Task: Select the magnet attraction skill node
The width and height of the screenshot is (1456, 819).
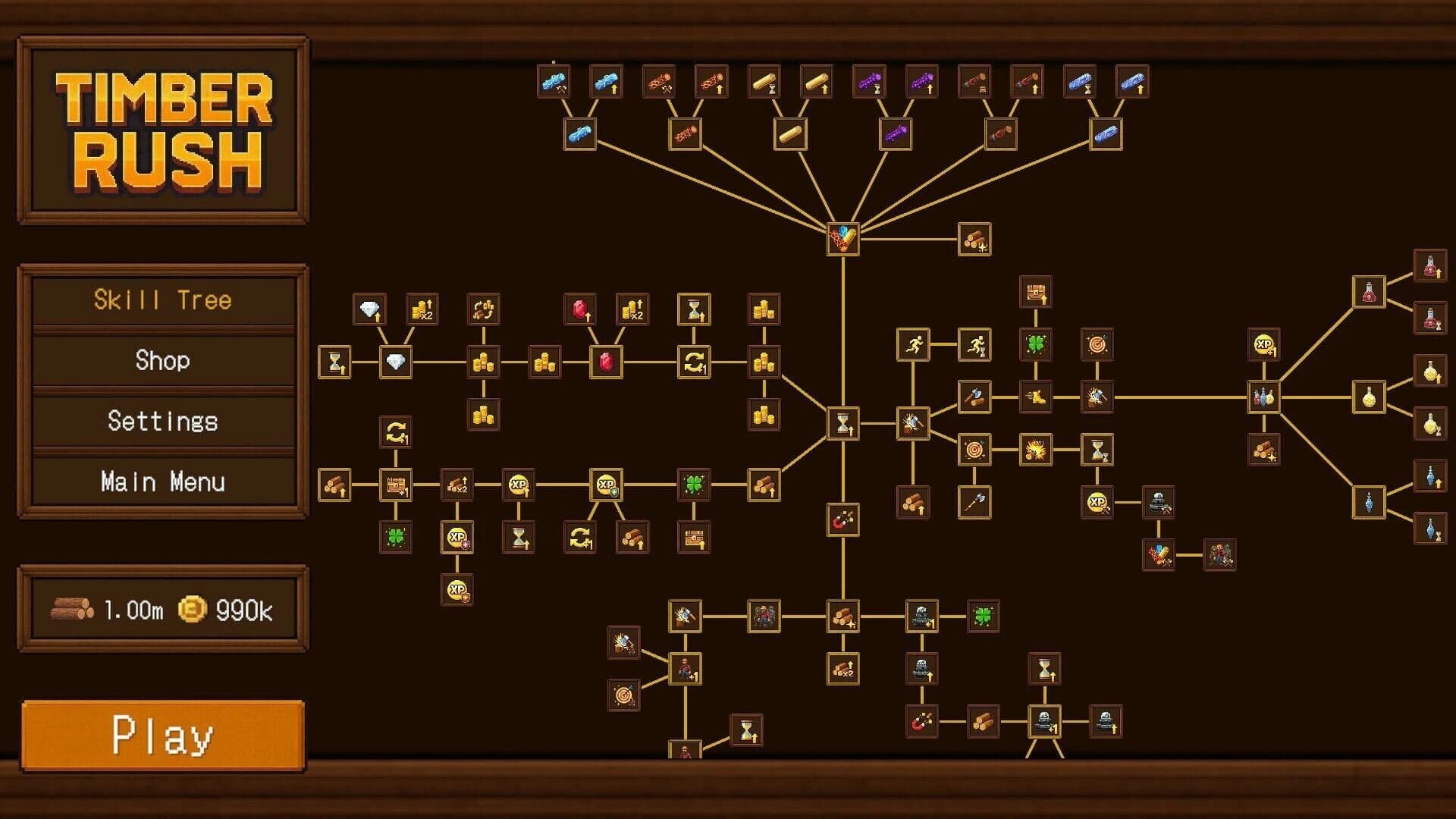Action: [842, 521]
